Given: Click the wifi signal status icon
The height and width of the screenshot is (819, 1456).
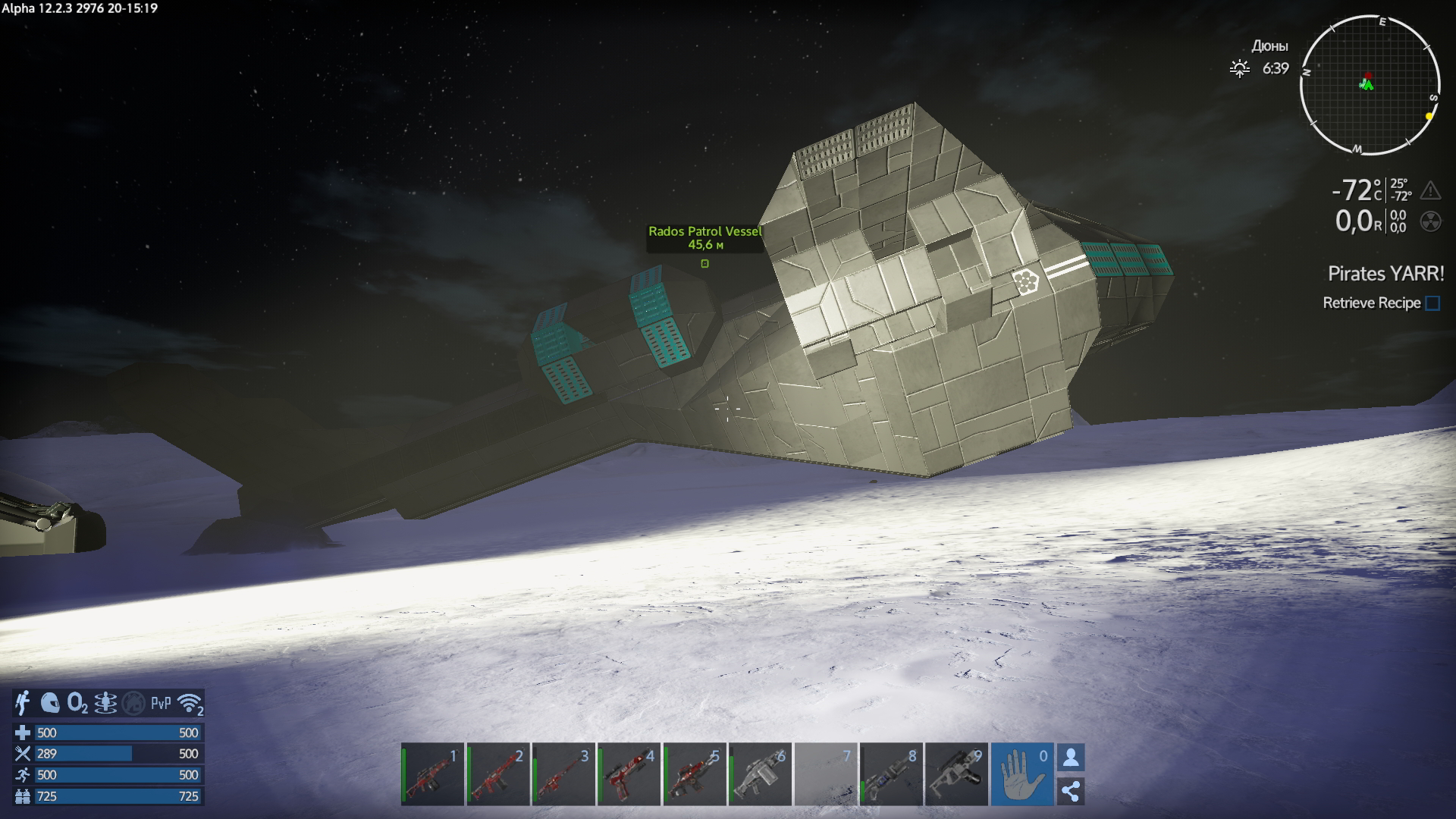Looking at the screenshot, I should tap(190, 704).
